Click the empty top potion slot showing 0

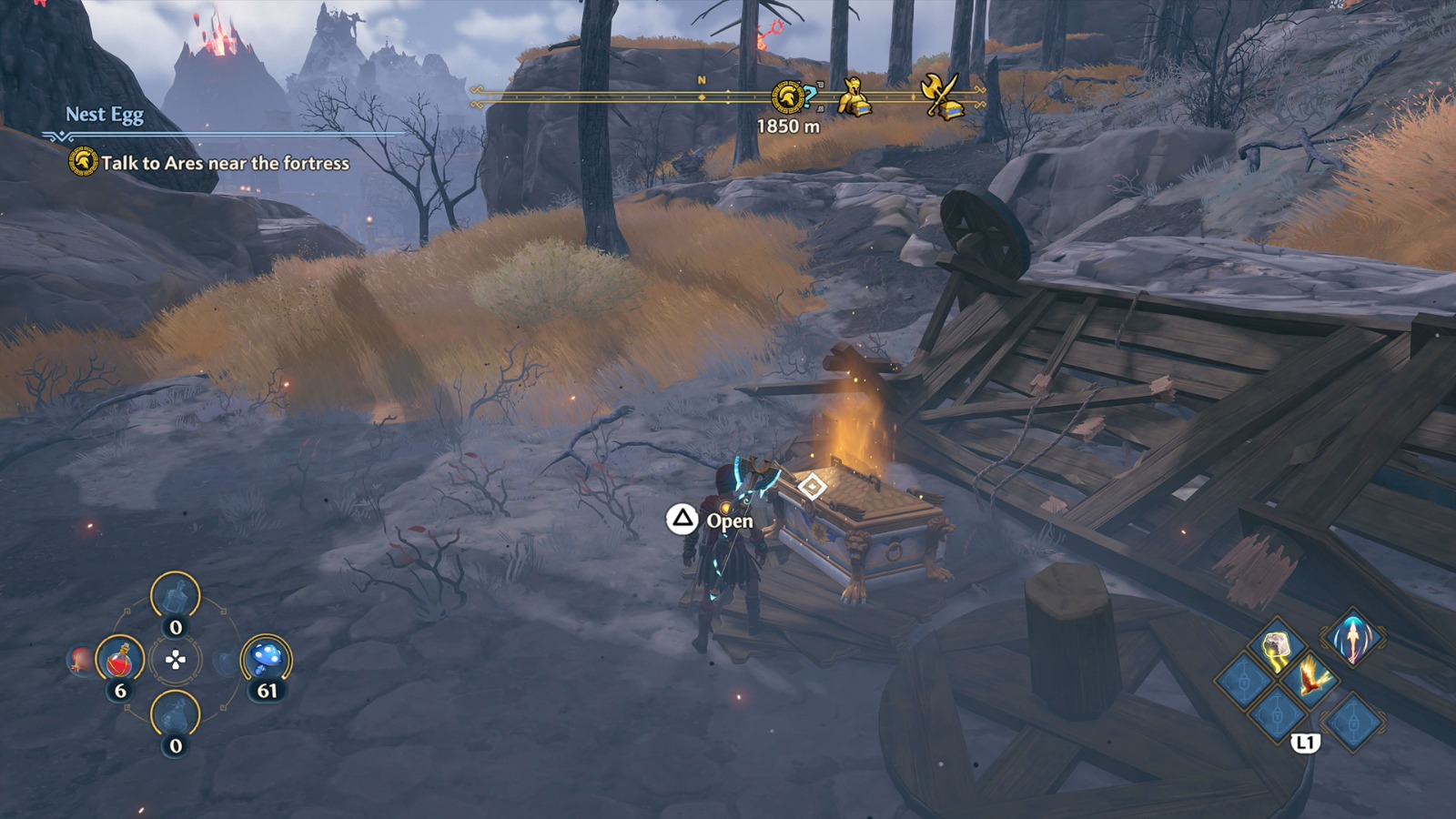[x=176, y=596]
